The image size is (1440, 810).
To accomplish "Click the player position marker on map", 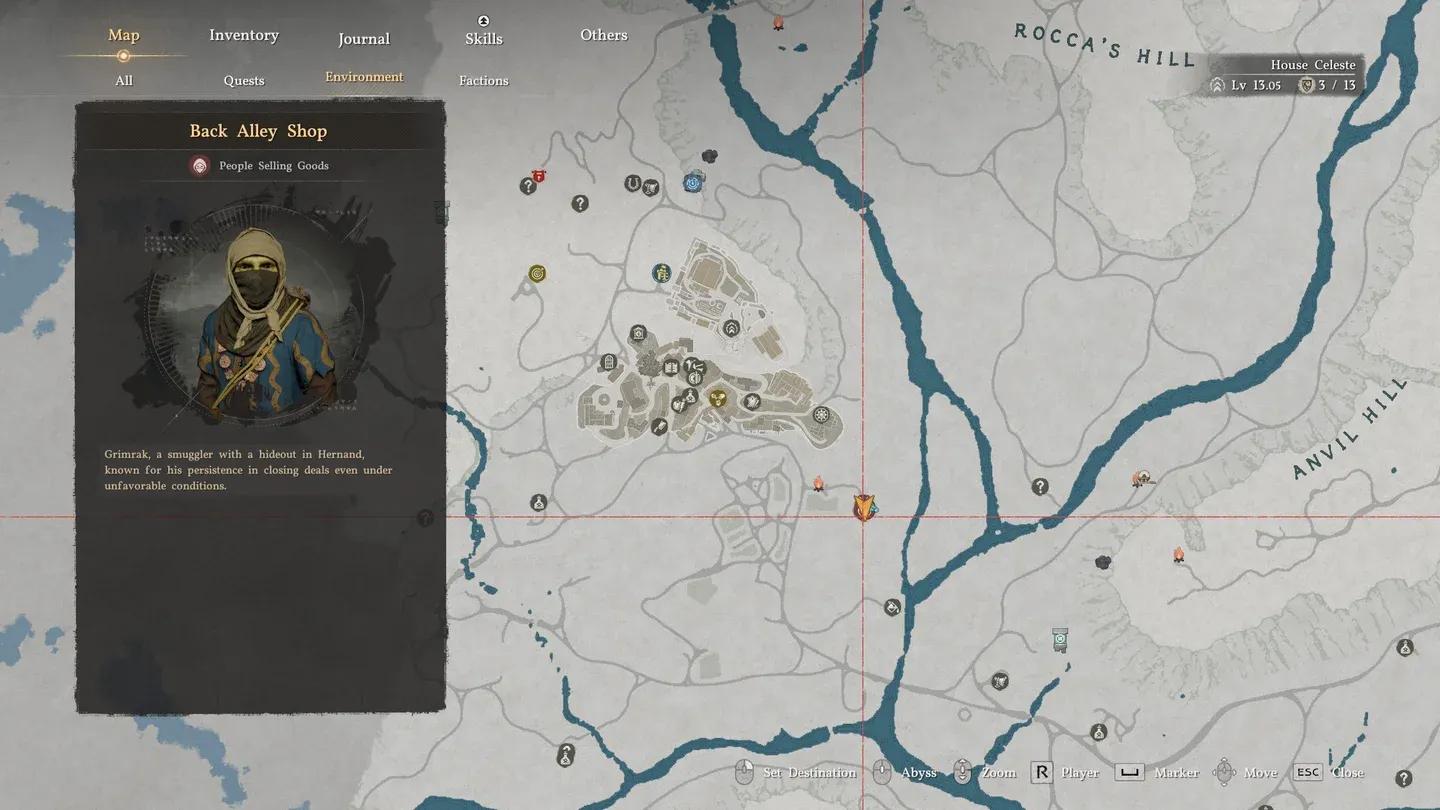I will point(864,507).
